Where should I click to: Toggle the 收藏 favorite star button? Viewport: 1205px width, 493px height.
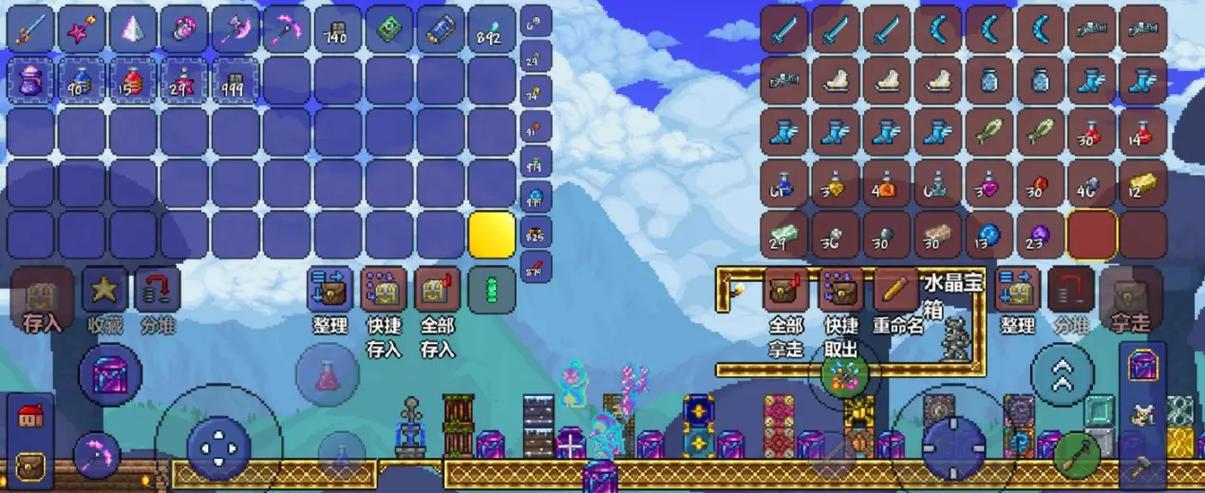click(x=104, y=290)
